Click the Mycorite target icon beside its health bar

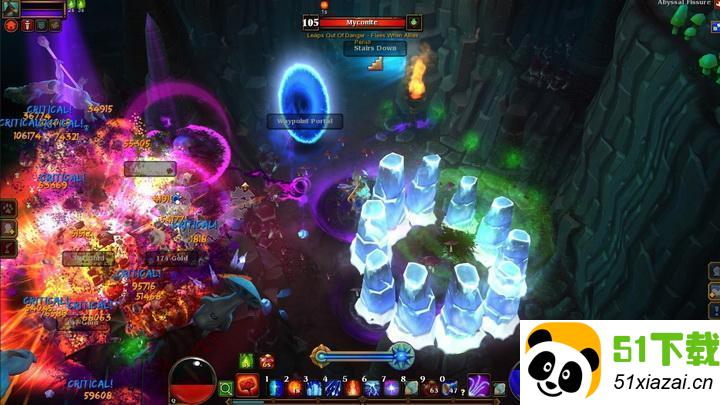415,22
